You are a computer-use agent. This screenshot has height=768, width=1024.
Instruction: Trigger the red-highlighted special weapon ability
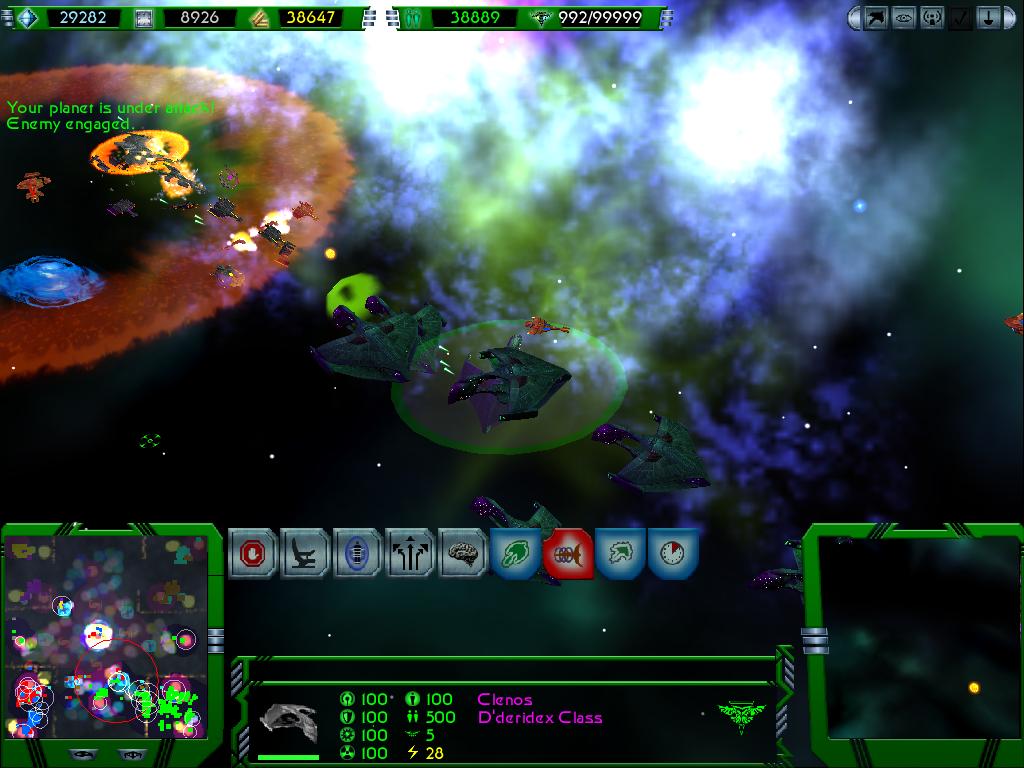(568, 553)
